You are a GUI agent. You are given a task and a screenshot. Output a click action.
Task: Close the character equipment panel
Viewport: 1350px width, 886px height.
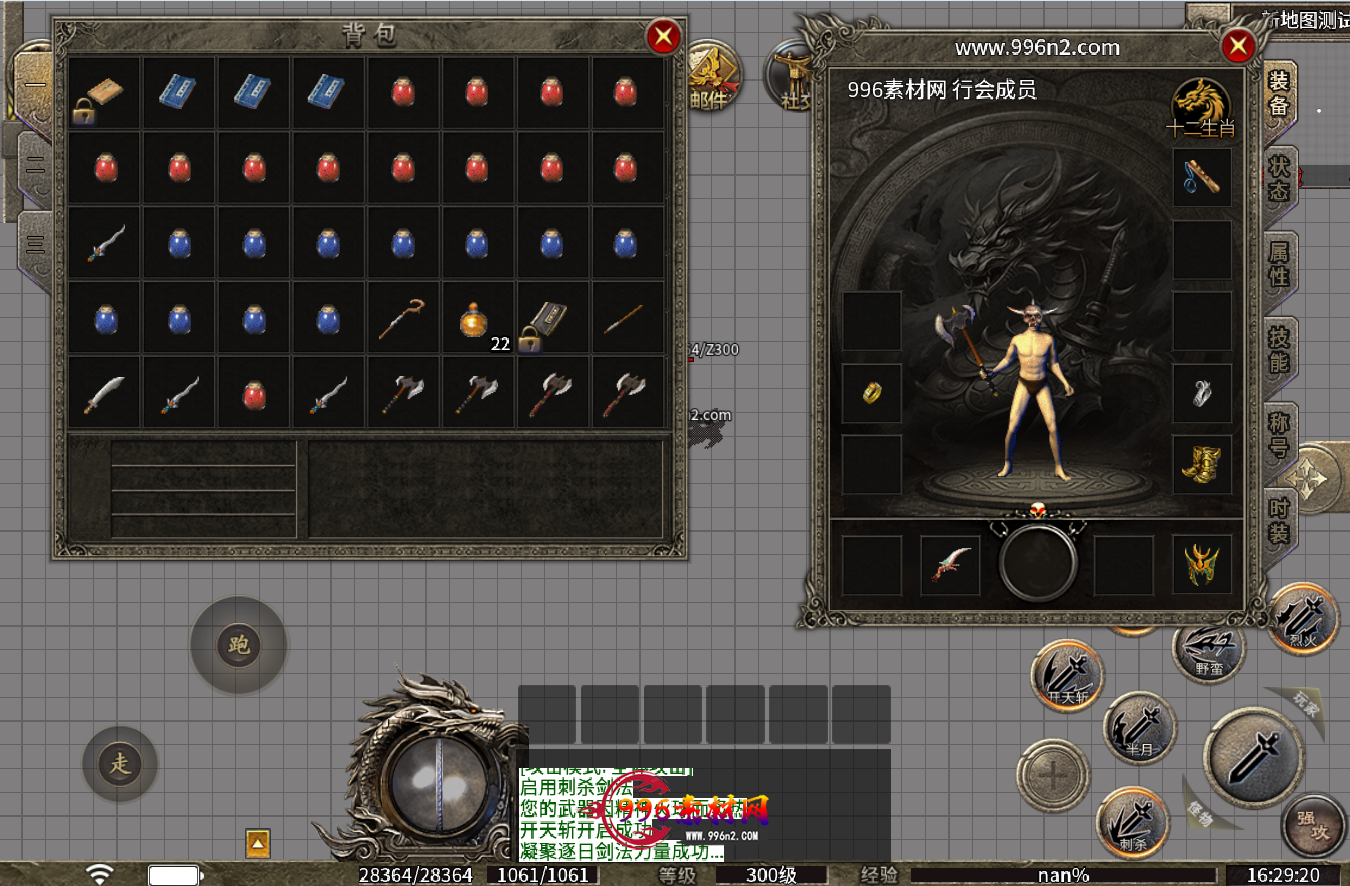coord(1237,46)
